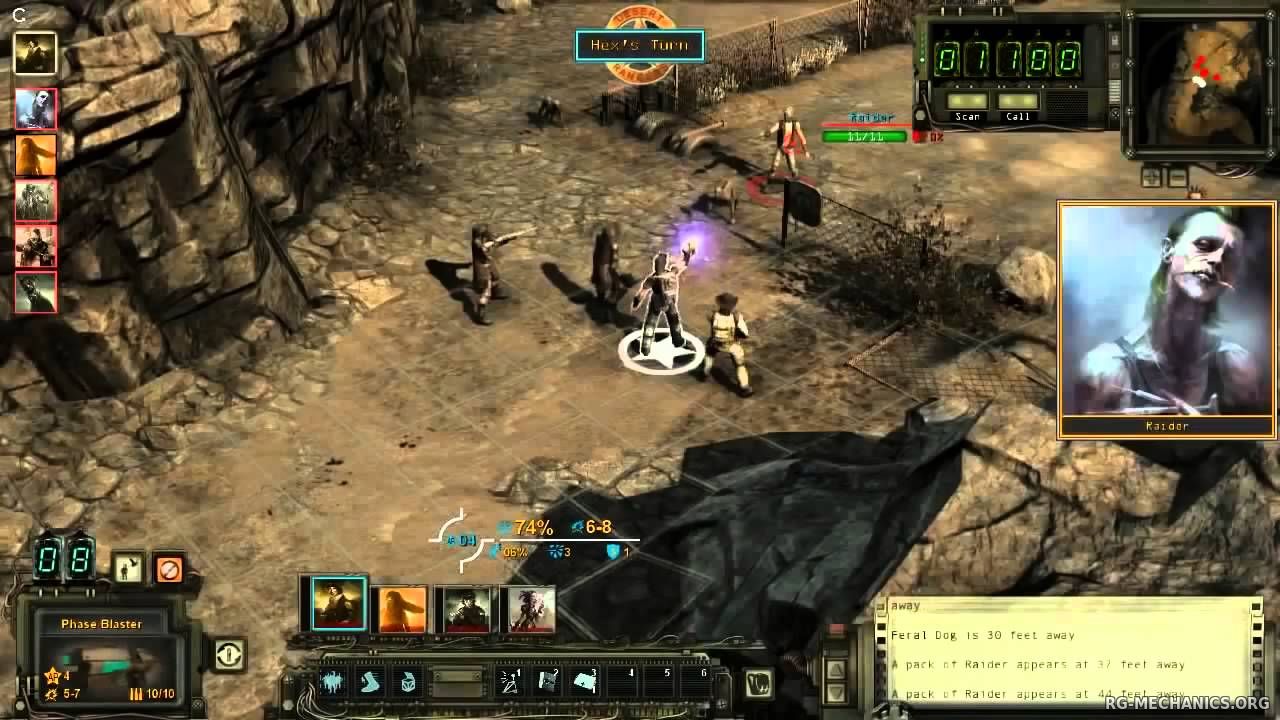Viewport: 1280px width, 720px height.
Task: Click the fist icon button
Action: click(758, 684)
